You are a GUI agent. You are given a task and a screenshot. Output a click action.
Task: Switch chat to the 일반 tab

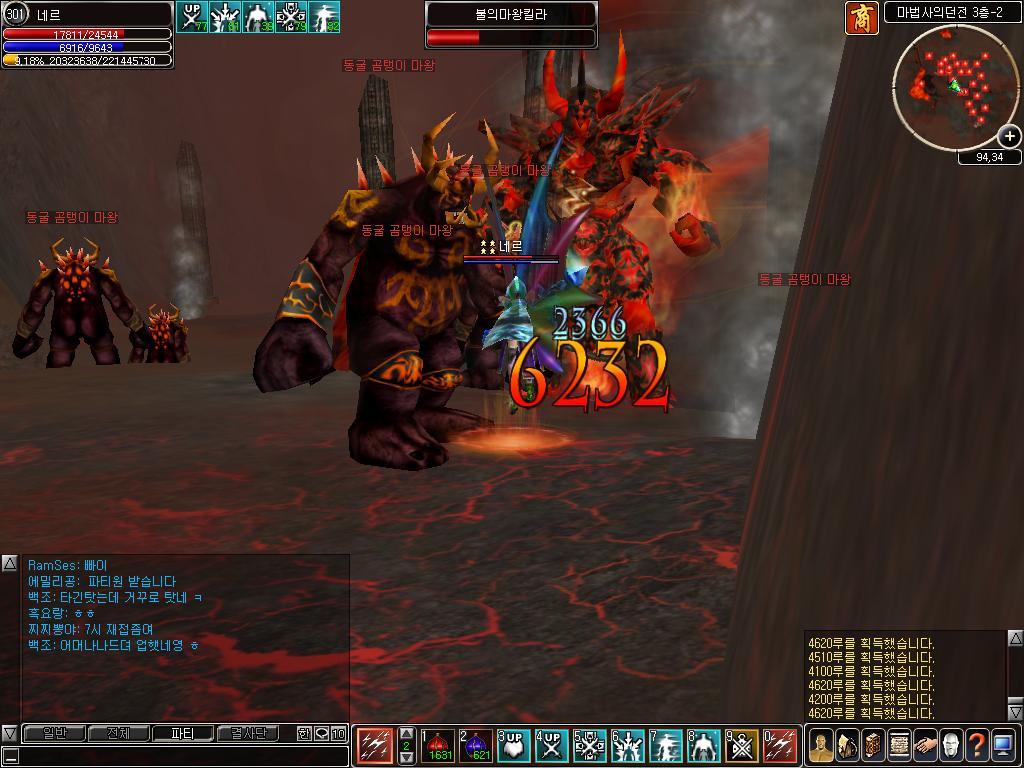pos(55,733)
